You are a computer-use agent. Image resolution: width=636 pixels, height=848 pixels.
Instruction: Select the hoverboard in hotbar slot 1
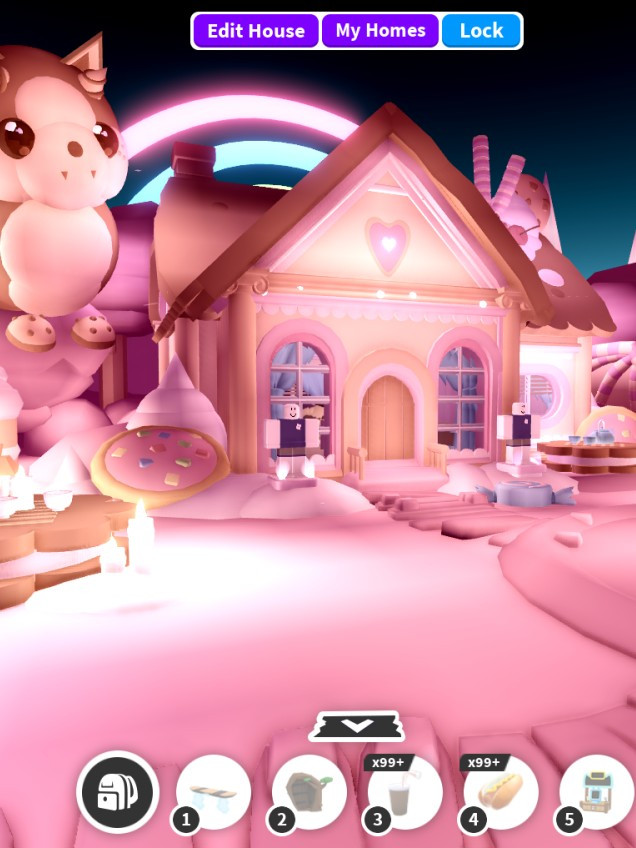[214, 792]
